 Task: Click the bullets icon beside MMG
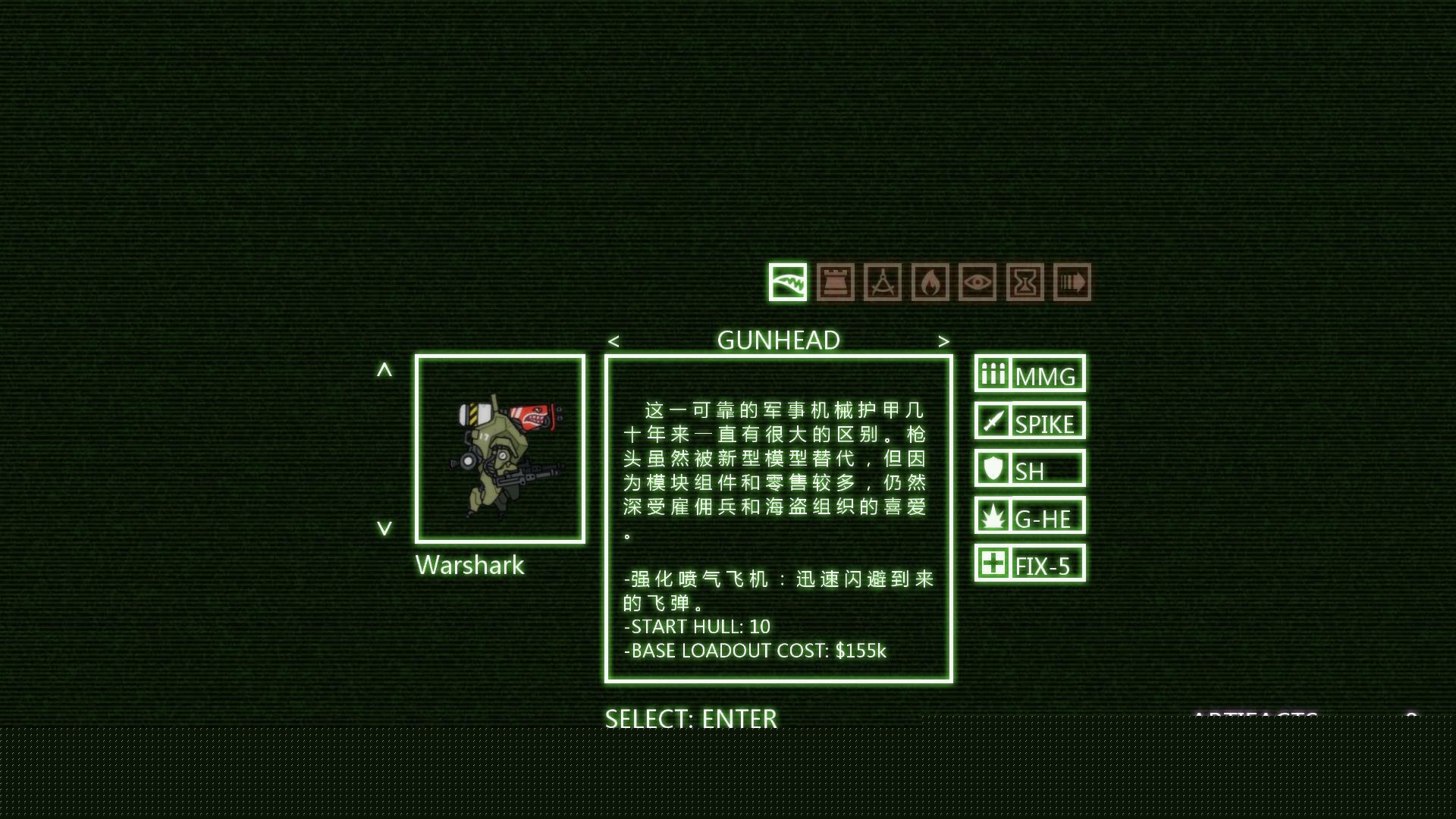pyautogui.click(x=993, y=373)
